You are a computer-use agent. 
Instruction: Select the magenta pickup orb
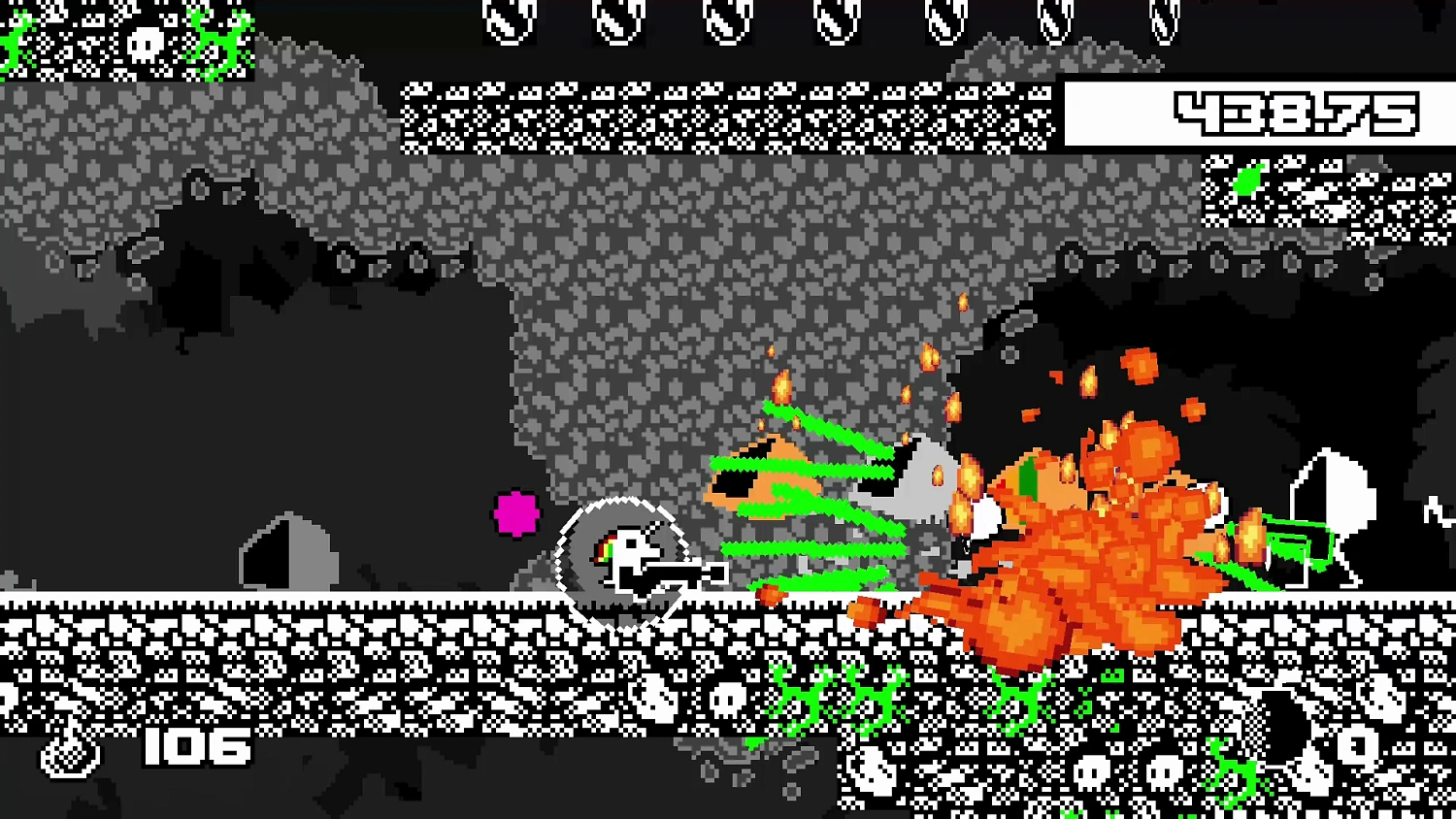click(516, 515)
